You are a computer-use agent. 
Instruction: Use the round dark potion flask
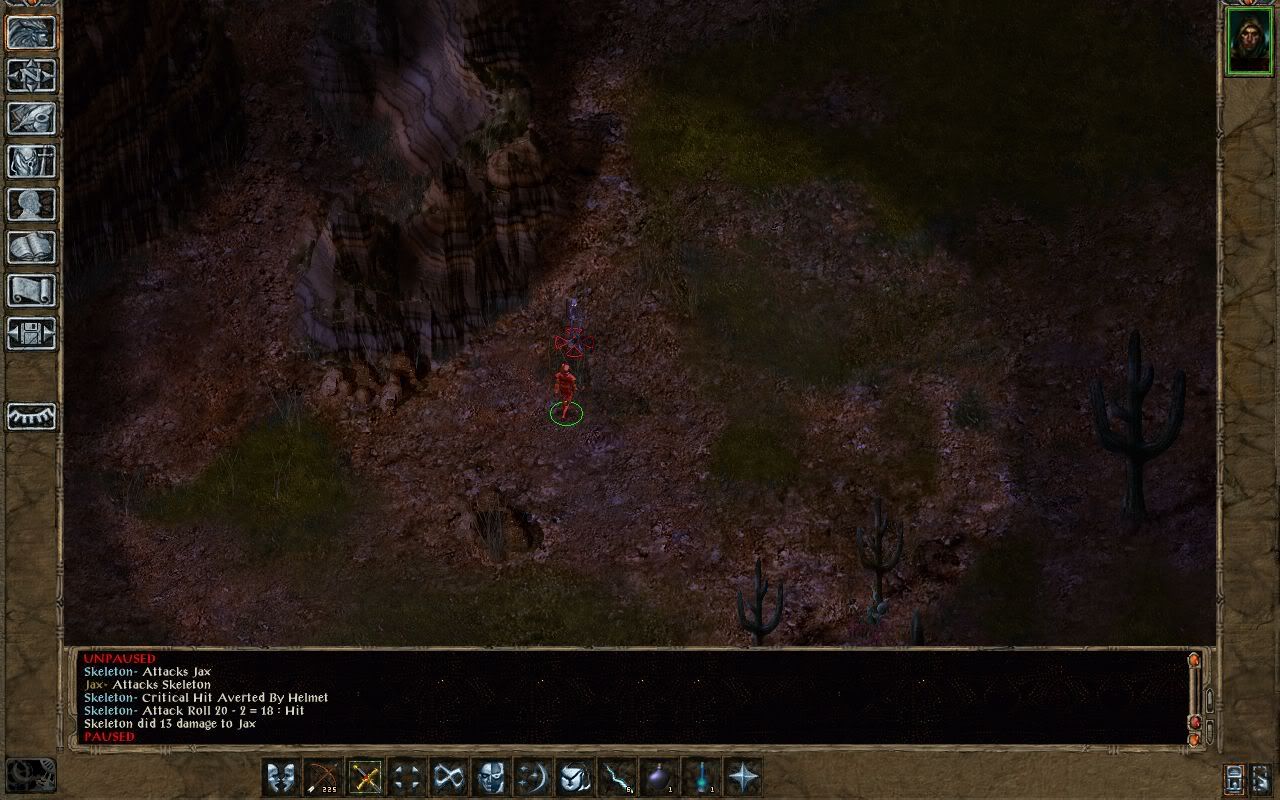658,777
